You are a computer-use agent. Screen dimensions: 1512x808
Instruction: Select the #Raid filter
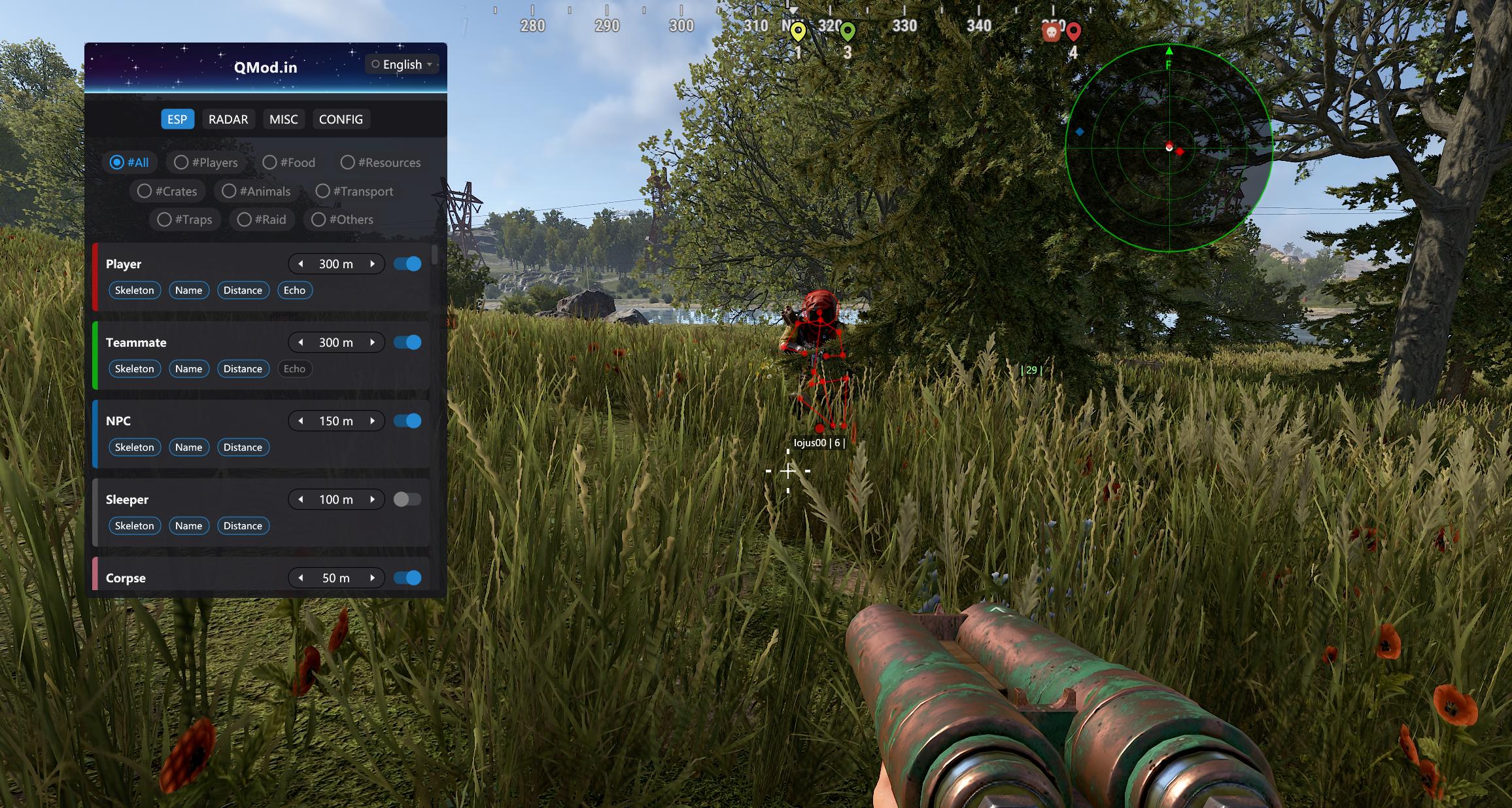262,219
